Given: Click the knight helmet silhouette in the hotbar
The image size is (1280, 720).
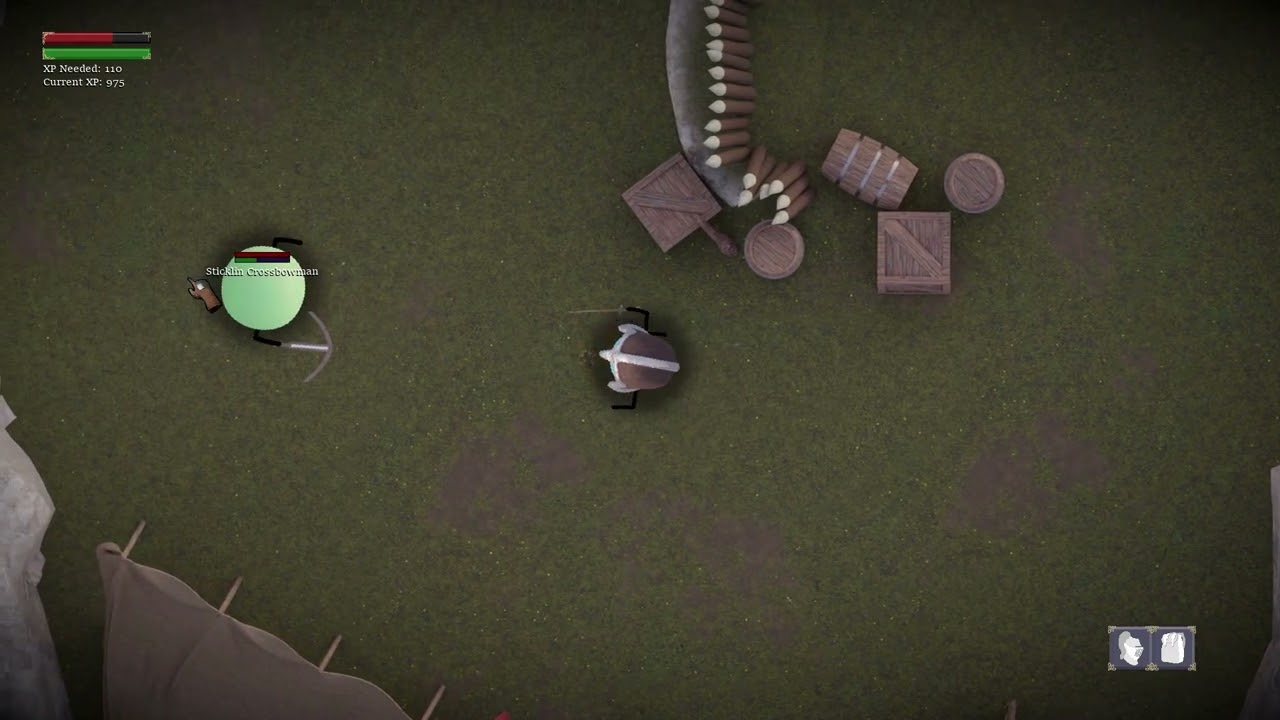Looking at the screenshot, I should click(x=1130, y=648).
